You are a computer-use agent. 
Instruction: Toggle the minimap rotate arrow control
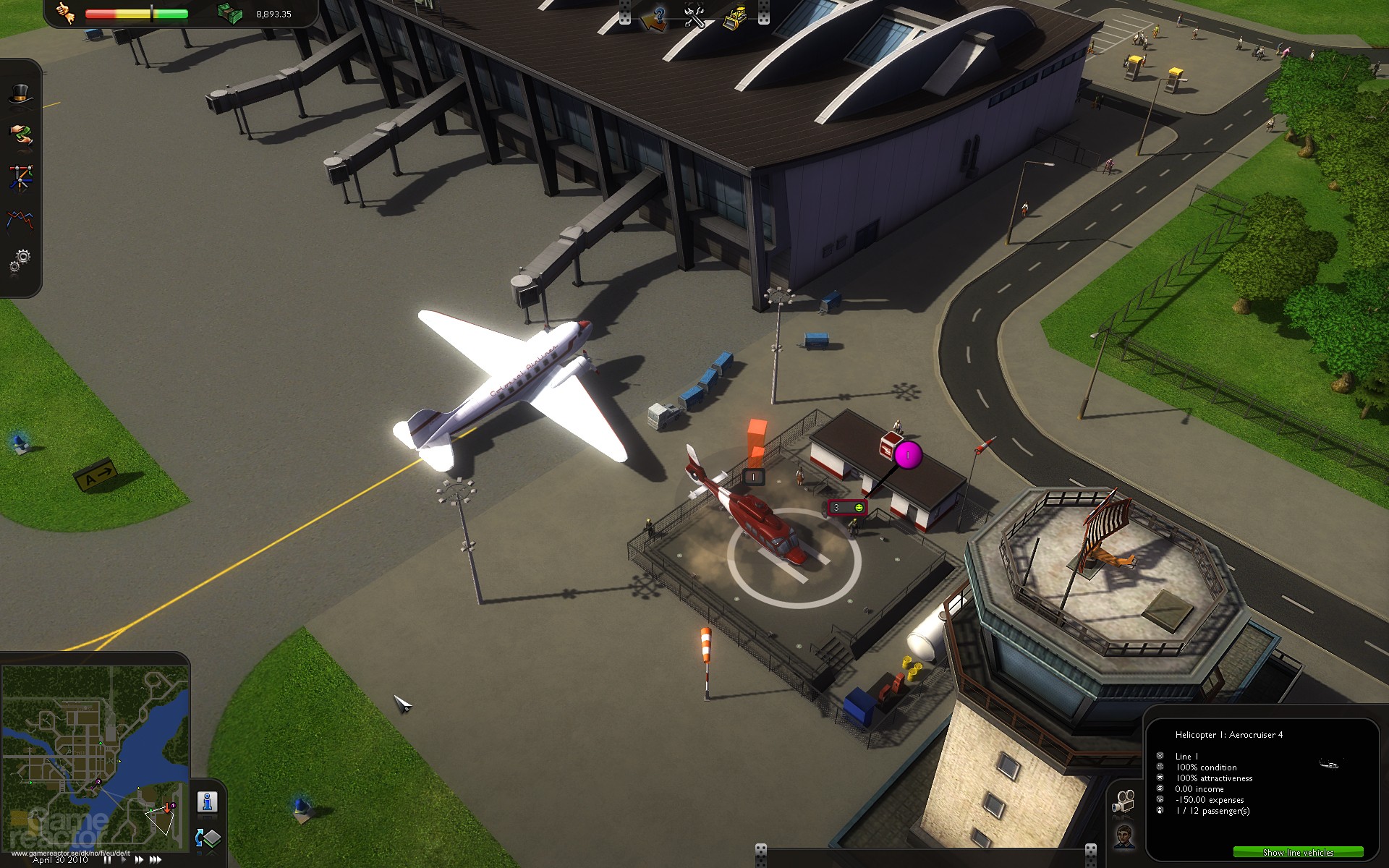(199, 838)
